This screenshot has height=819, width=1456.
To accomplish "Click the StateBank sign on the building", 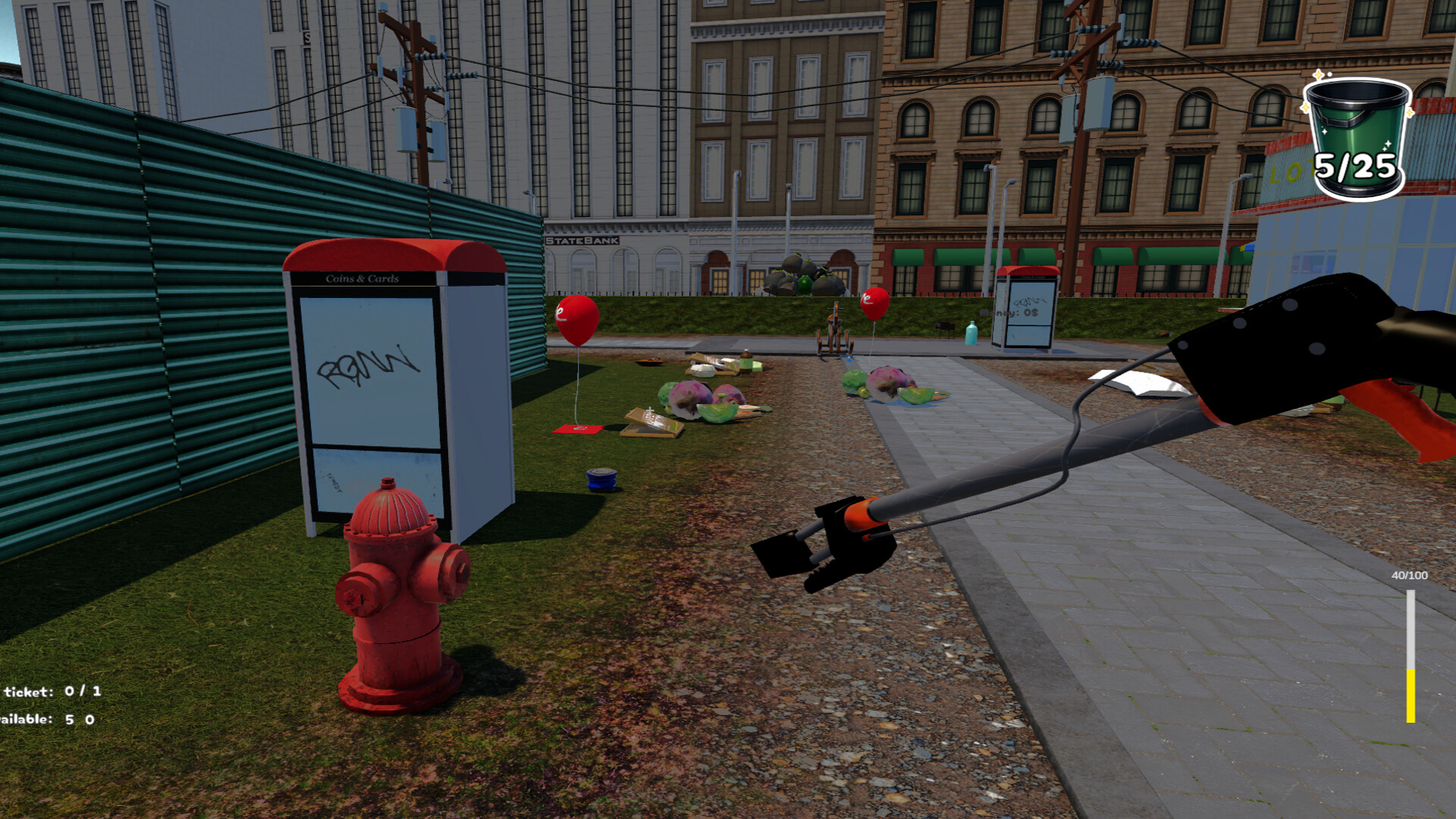I will click(582, 240).
